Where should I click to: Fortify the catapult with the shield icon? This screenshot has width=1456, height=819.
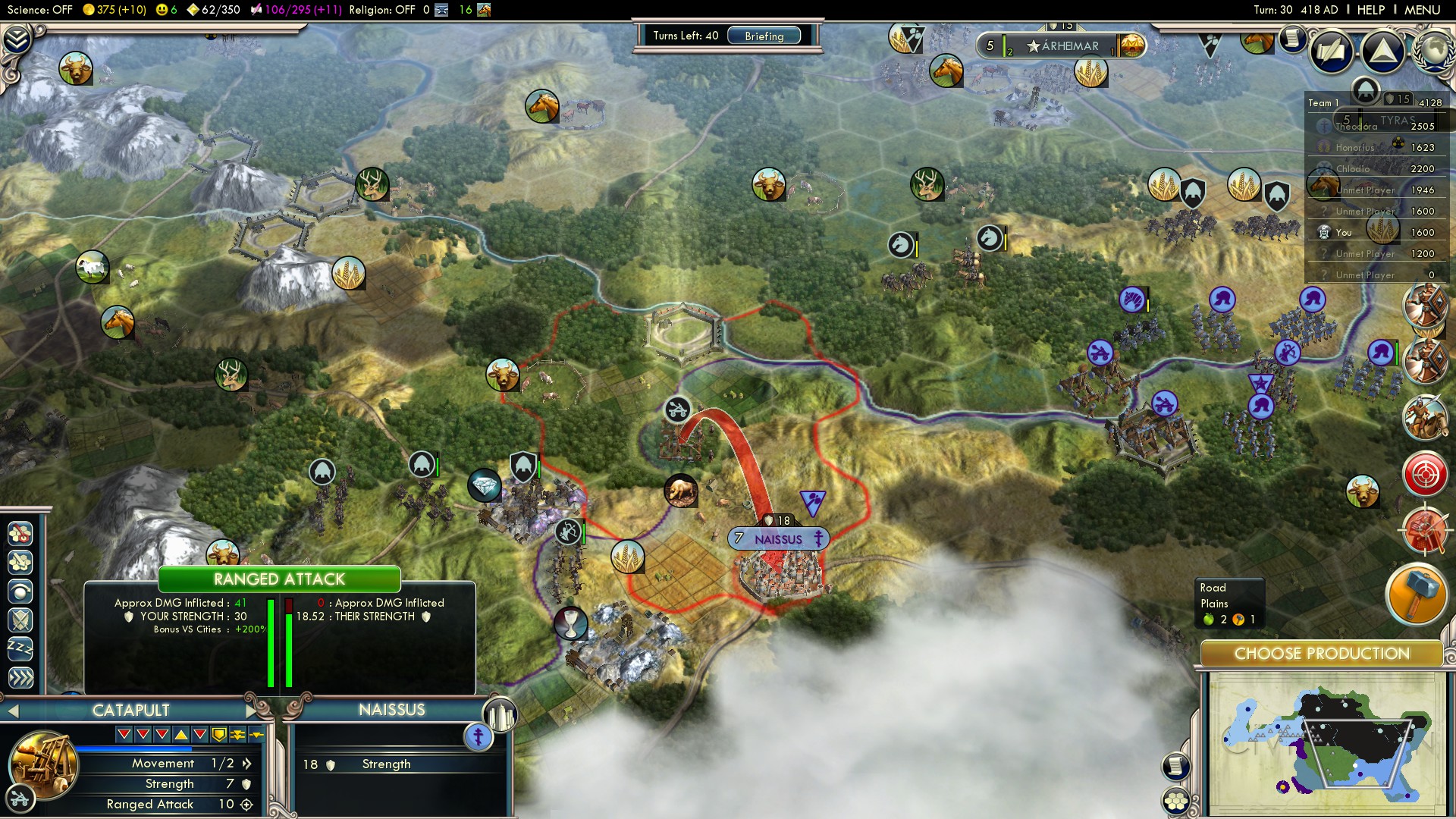point(20,619)
